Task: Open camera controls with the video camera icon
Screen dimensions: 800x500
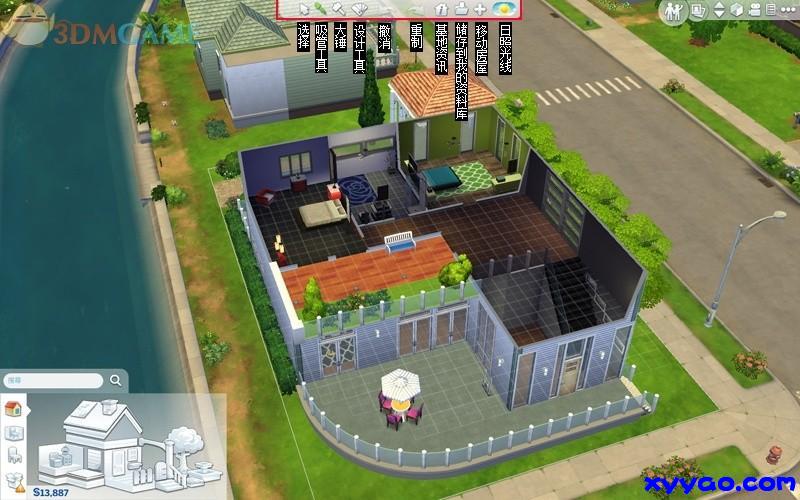Action: pyautogui.click(x=754, y=10)
